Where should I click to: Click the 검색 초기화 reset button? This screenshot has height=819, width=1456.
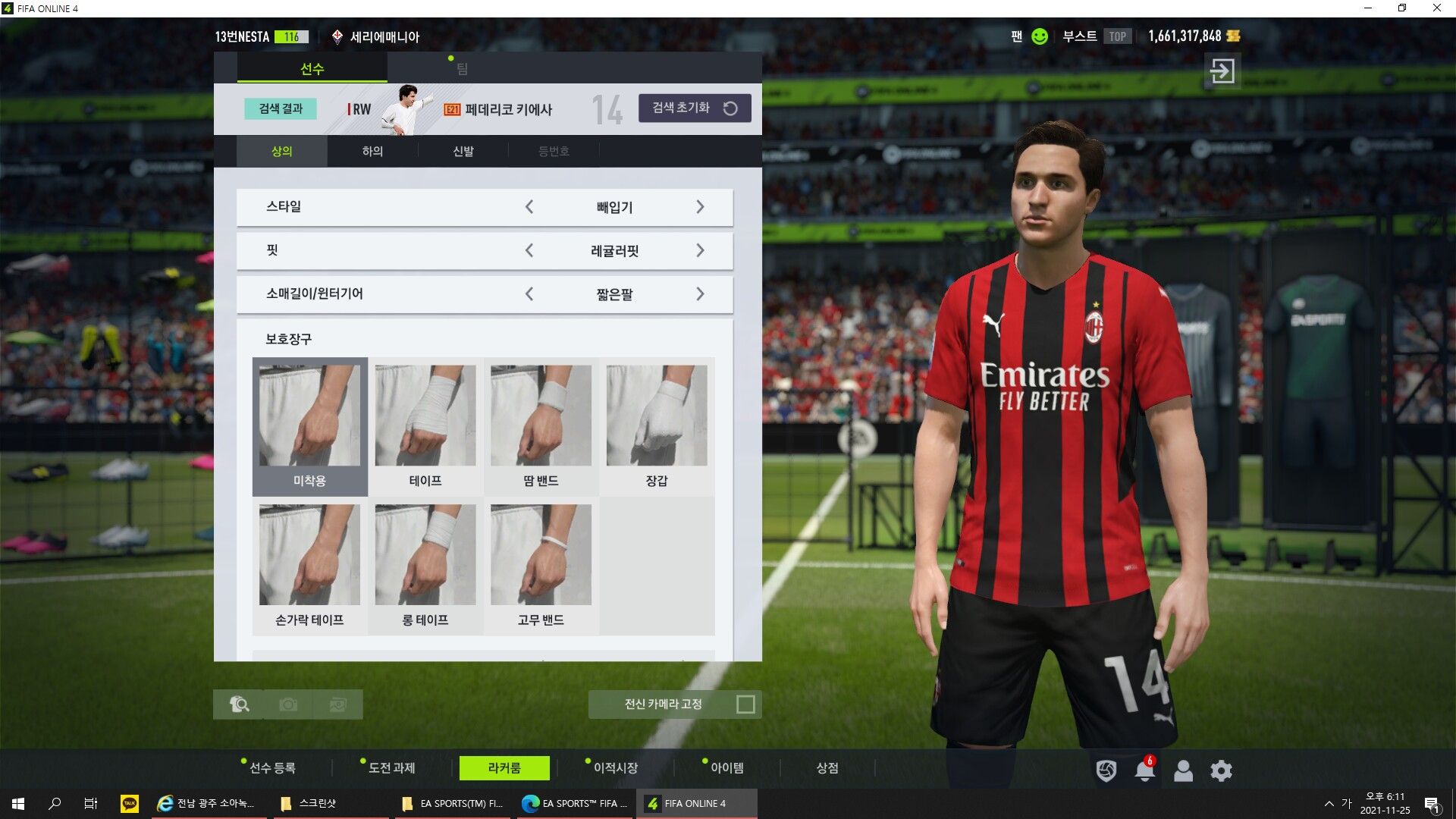tap(695, 108)
